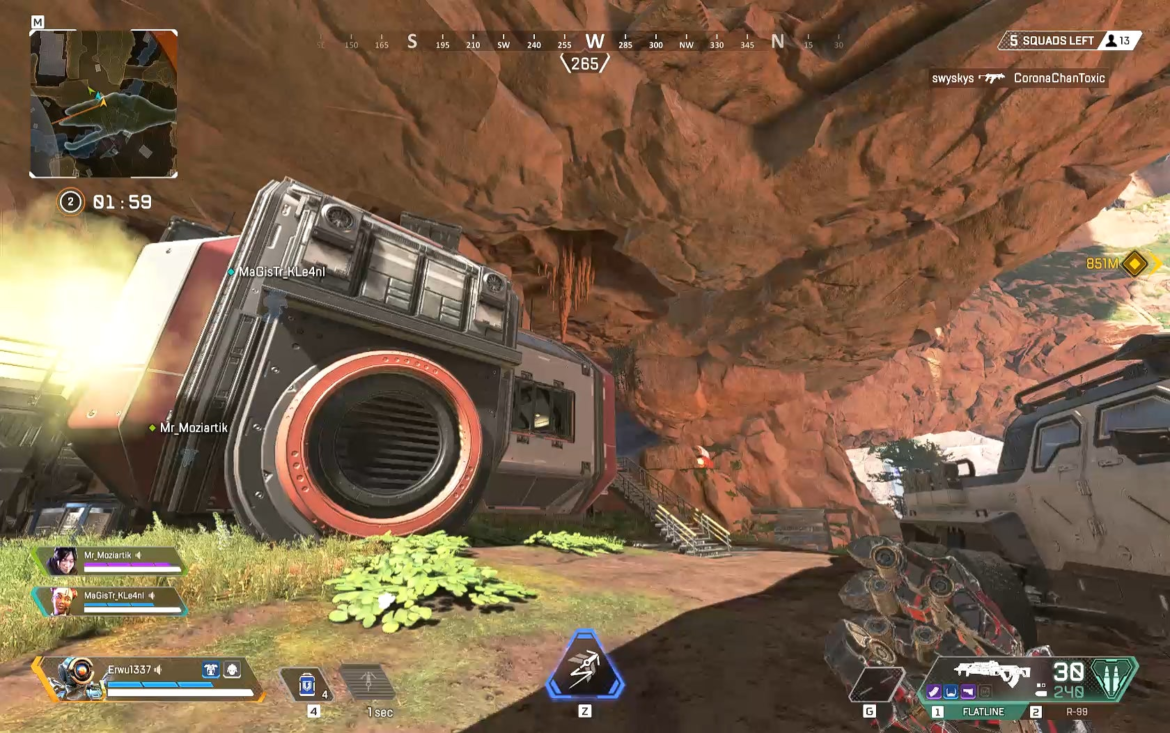Click the round 2 ring indicator
The width and height of the screenshot is (1170, 733).
point(70,202)
